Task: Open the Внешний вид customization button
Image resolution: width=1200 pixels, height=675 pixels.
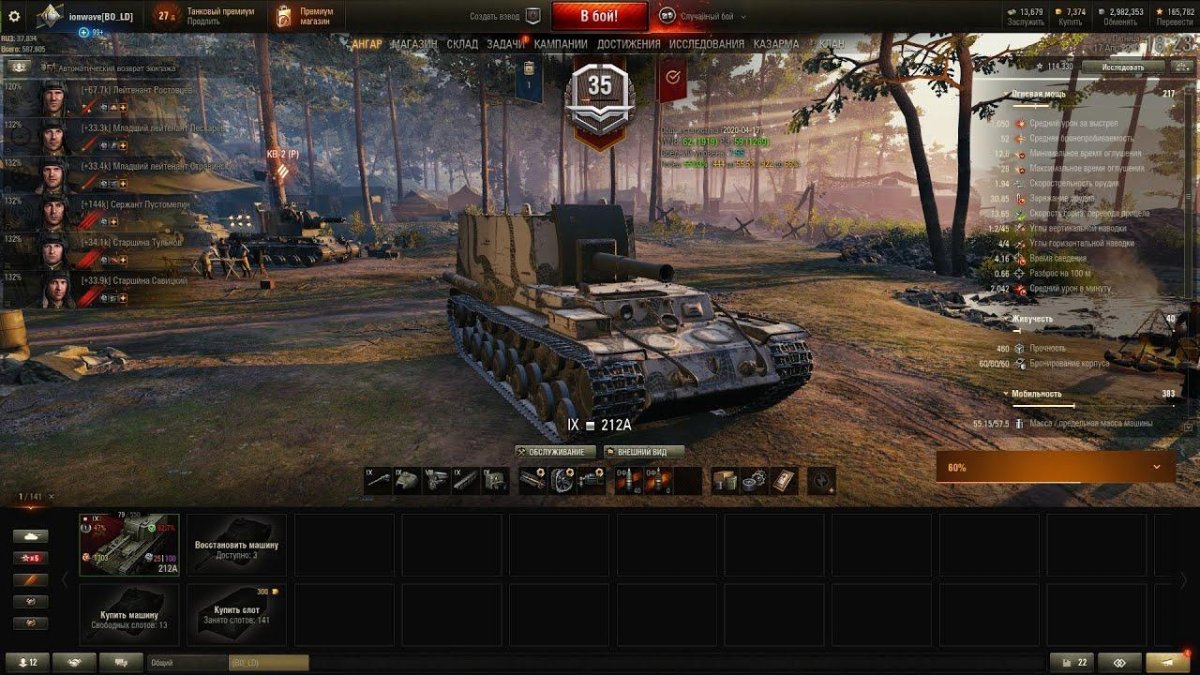Action: 644,452
